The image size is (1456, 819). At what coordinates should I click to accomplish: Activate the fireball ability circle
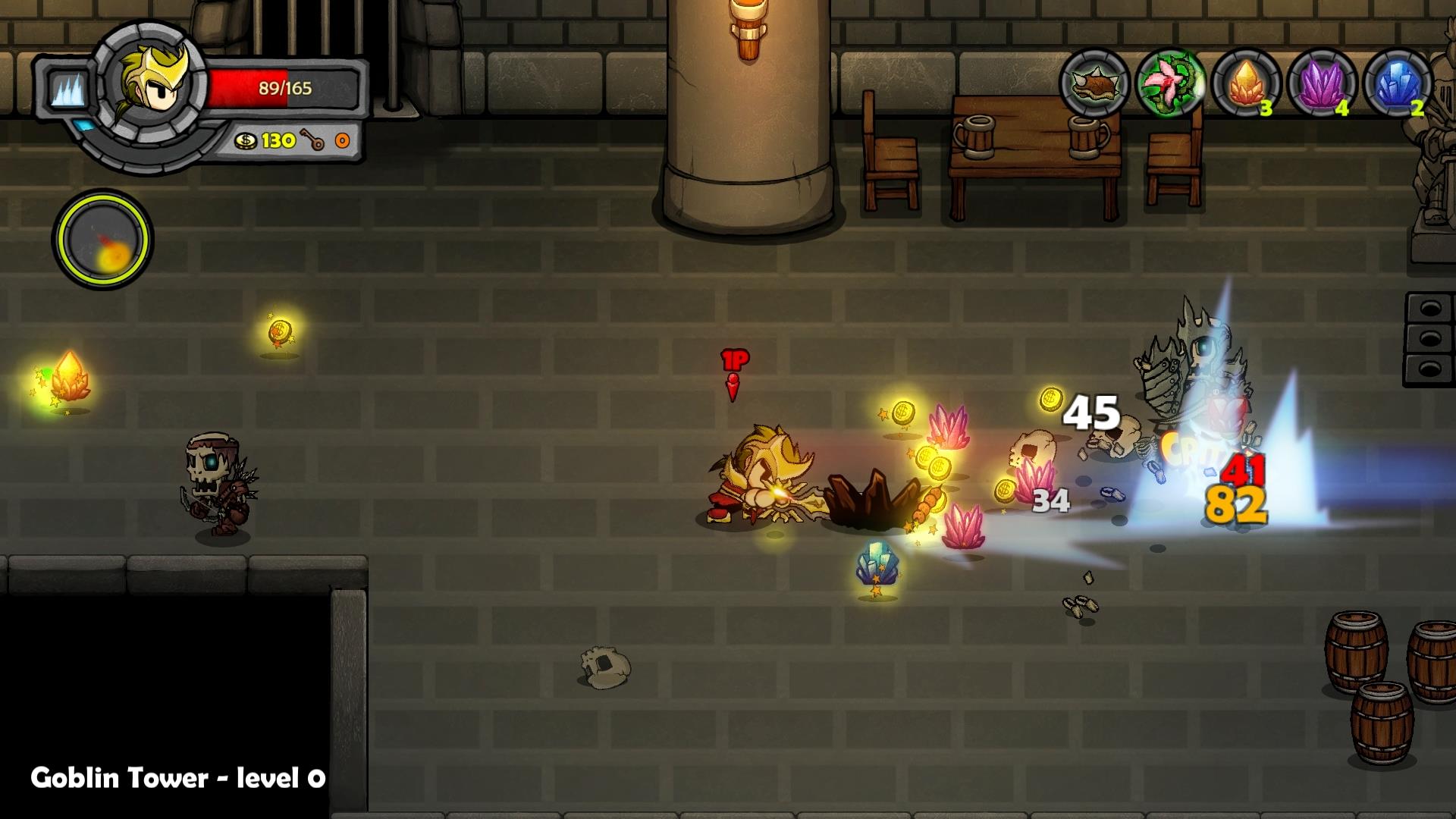(x=102, y=240)
